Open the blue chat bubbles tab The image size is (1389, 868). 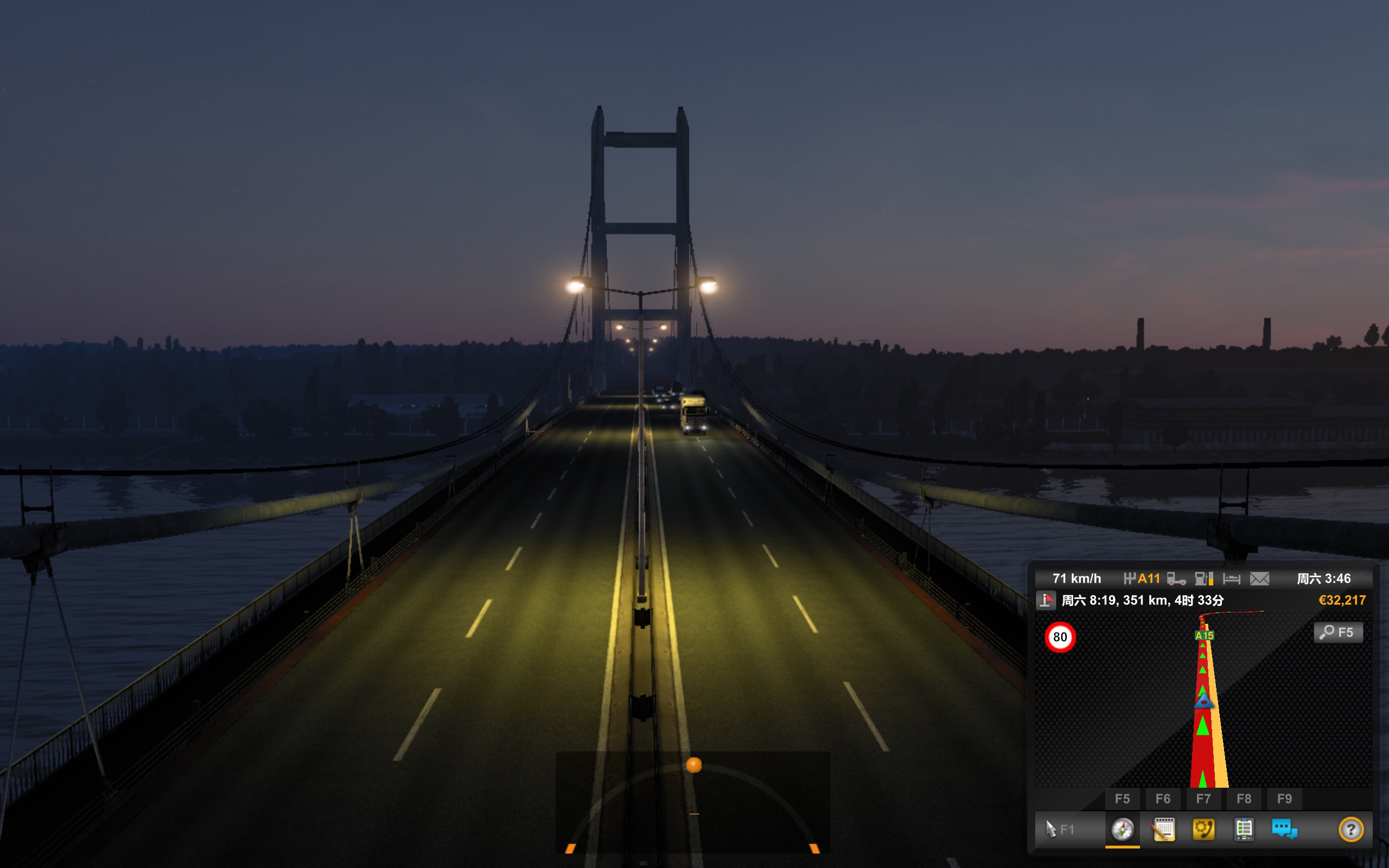pyautogui.click(x=1284, y=829)
